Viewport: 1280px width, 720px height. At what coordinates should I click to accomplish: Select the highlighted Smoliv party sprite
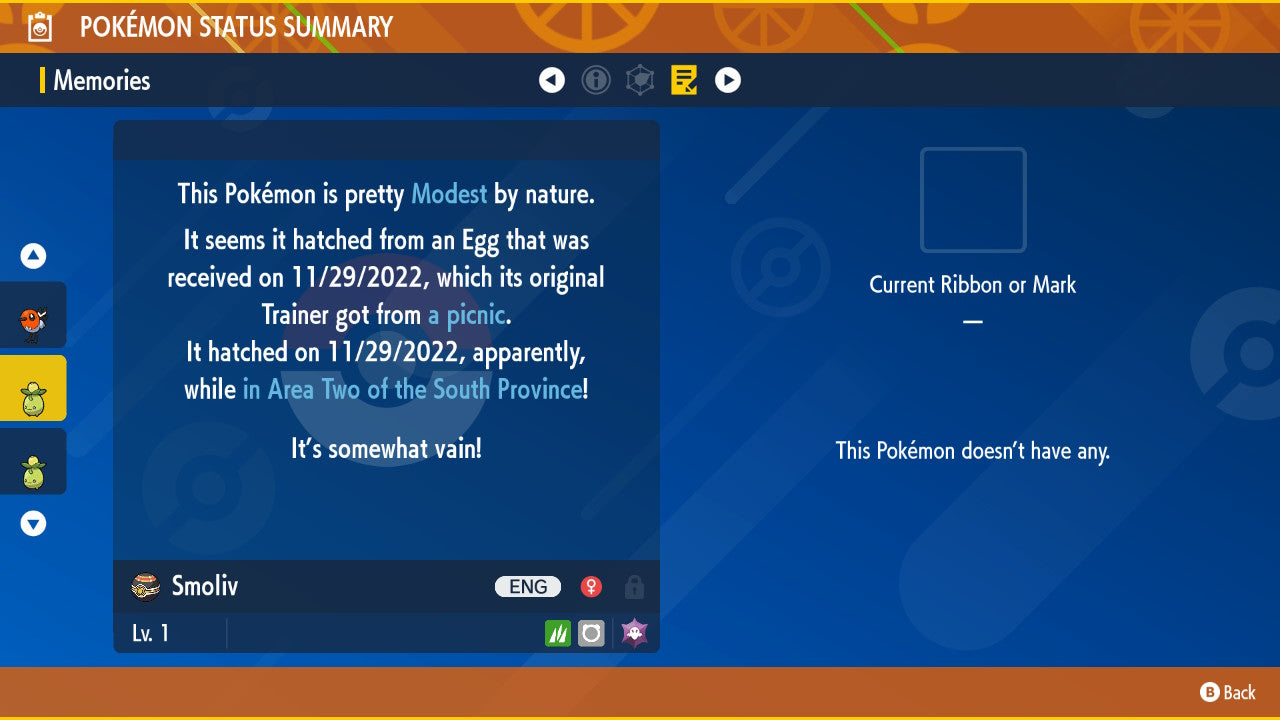click(x=33, y=388)
